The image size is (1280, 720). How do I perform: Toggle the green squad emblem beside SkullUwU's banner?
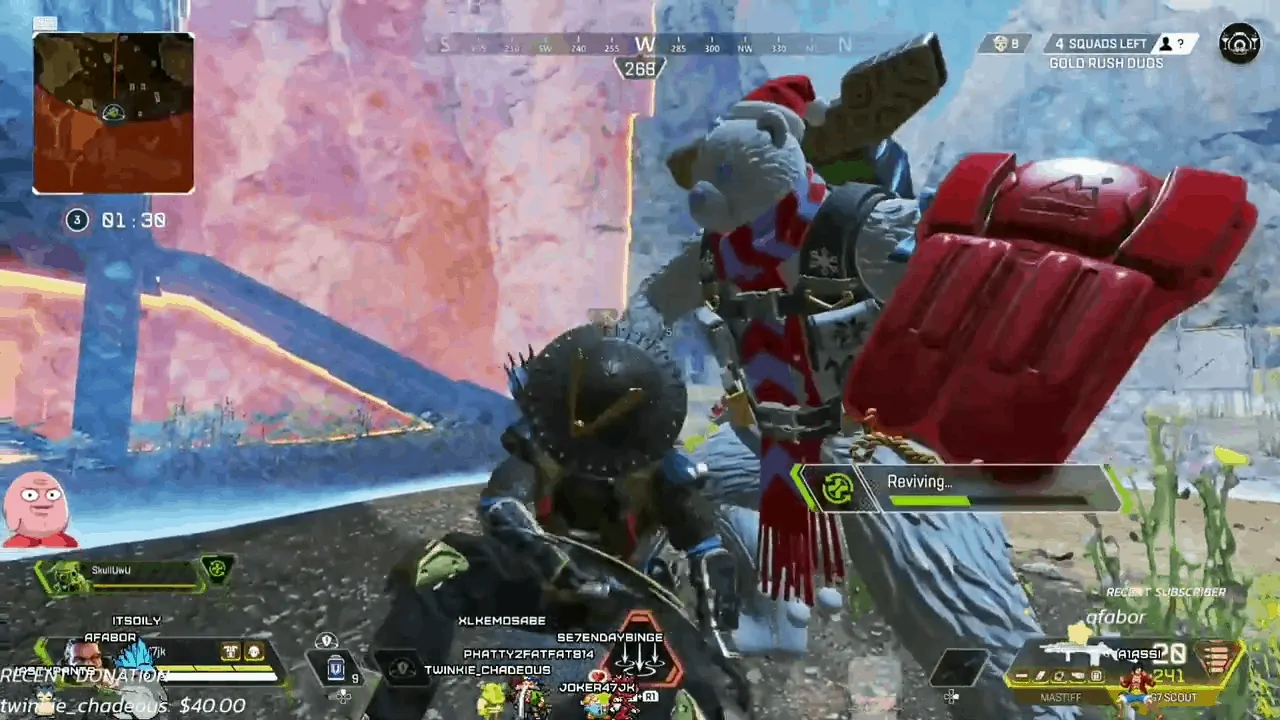tap(218, 570)
